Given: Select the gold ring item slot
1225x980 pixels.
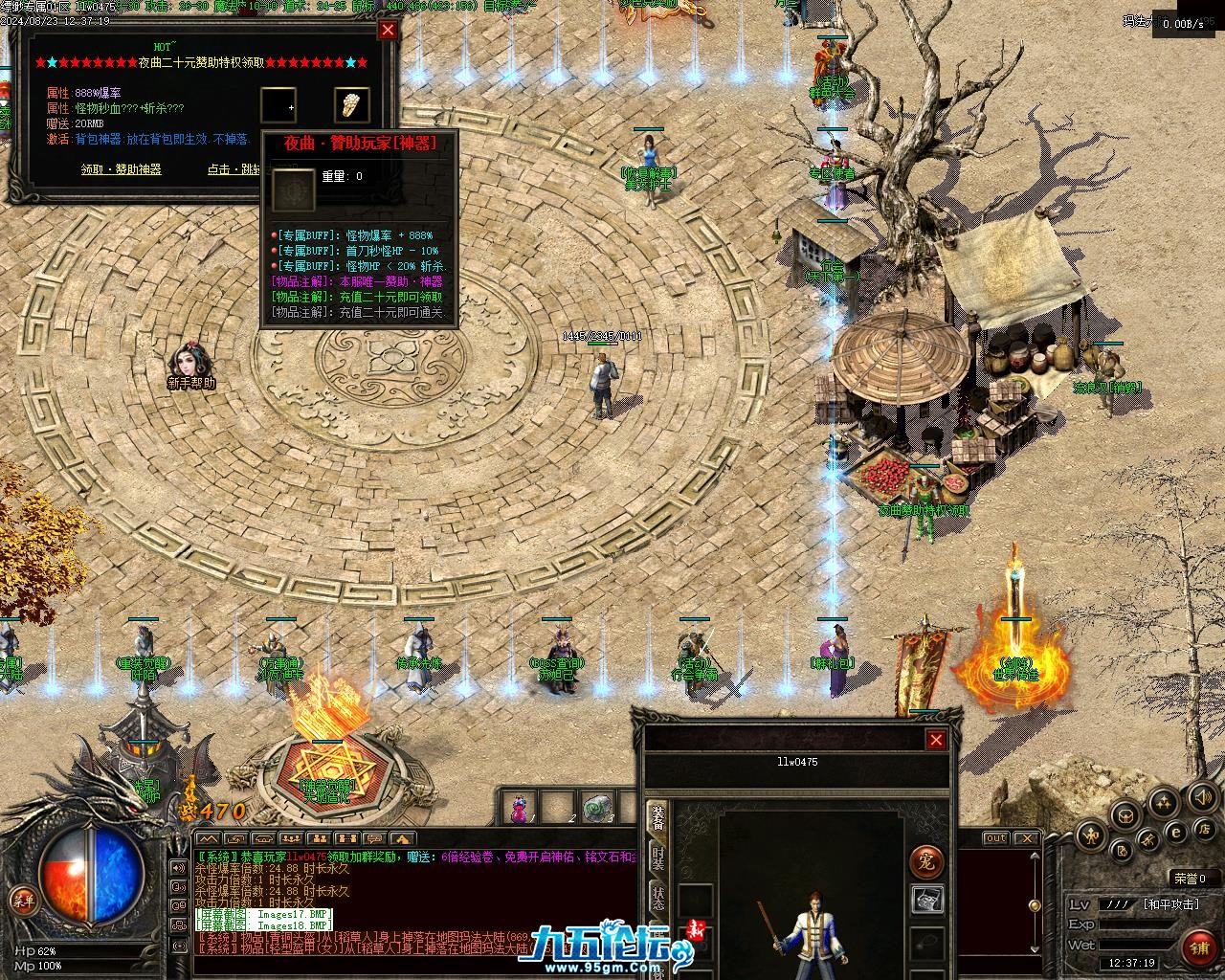Looking at the screenshot, I should (352, 104).
